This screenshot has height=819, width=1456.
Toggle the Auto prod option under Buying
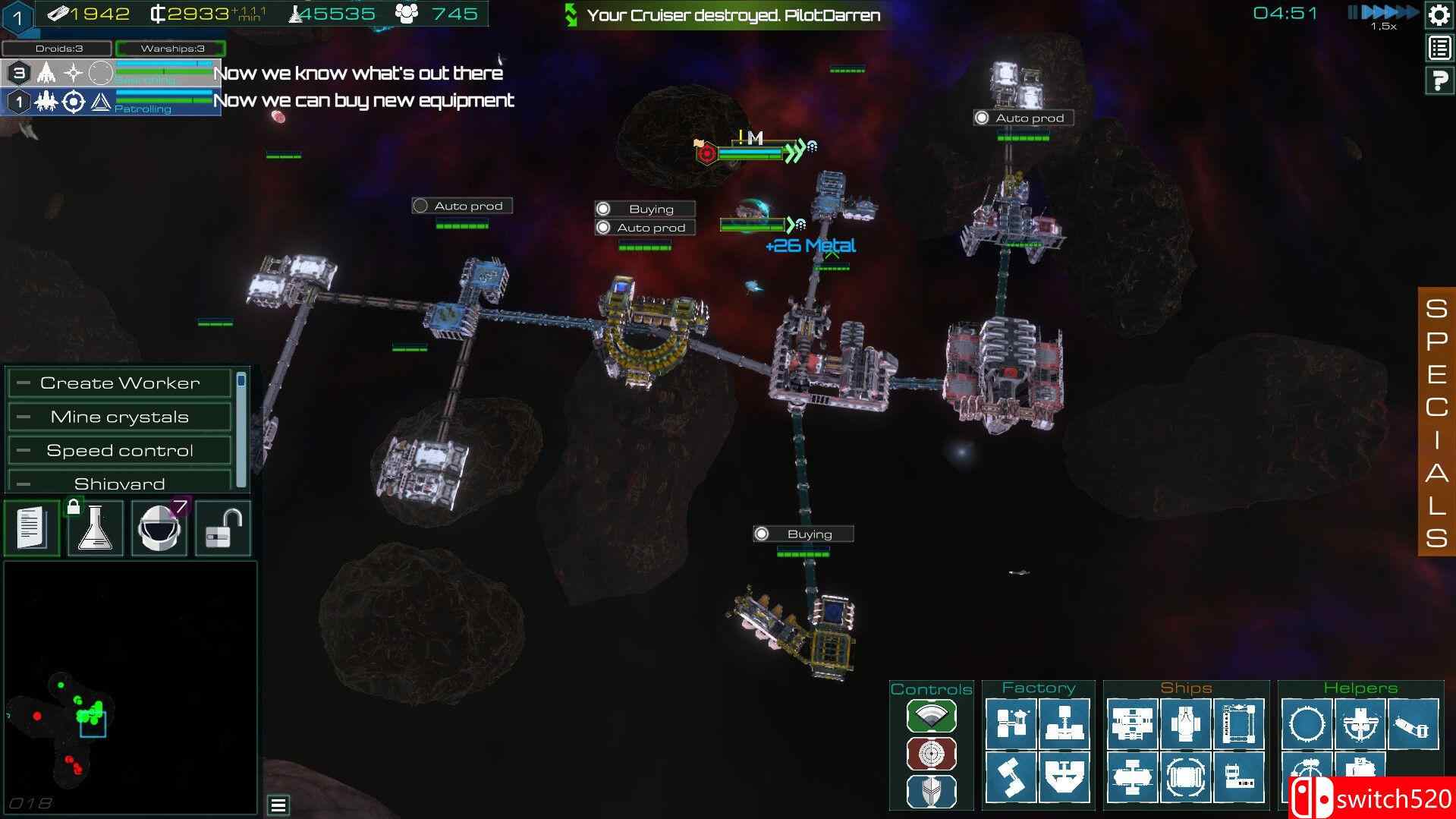coord(604,228)
